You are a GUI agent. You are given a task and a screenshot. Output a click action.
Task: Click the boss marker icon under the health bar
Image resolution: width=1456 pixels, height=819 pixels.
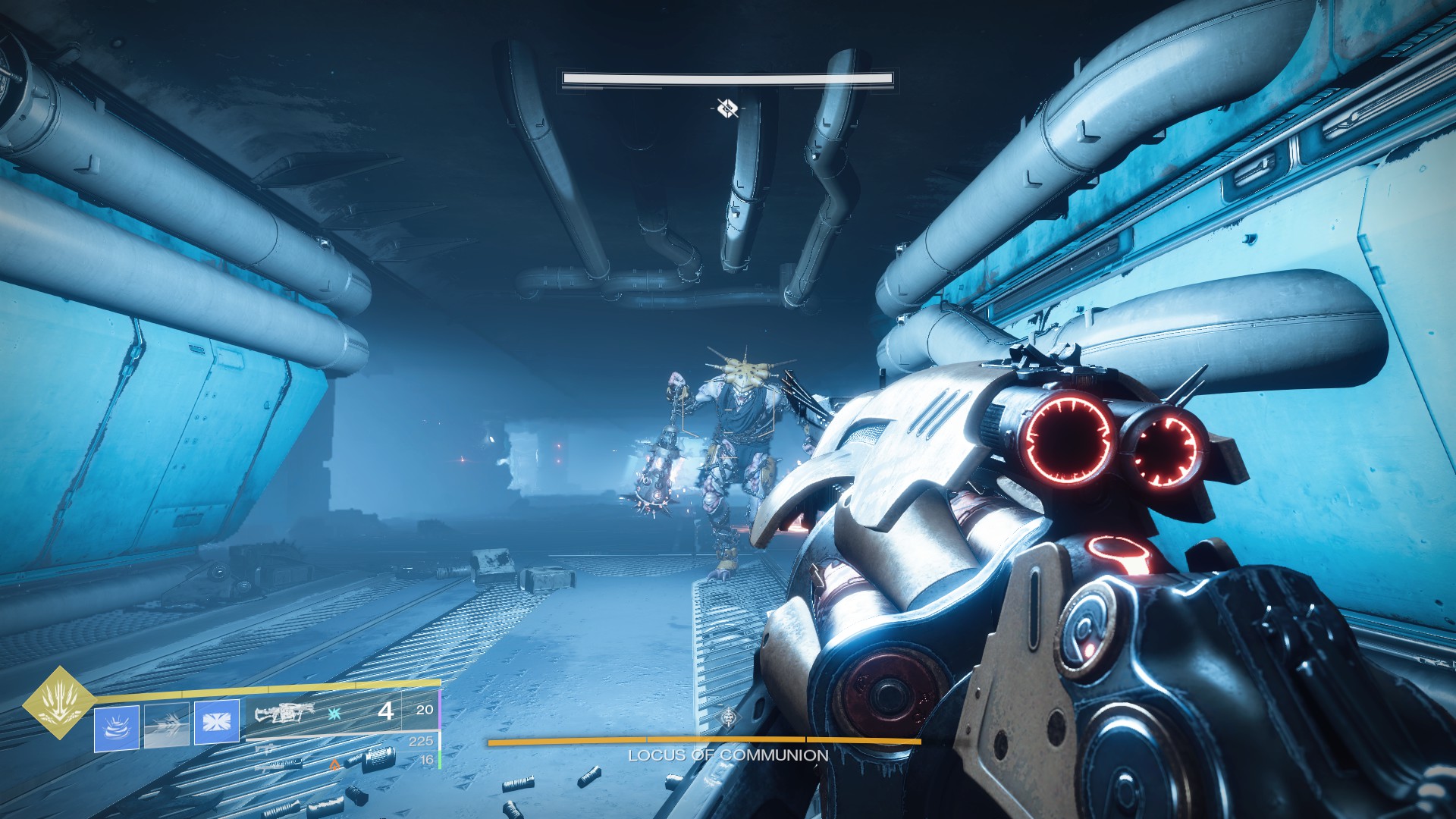[727, 108]
